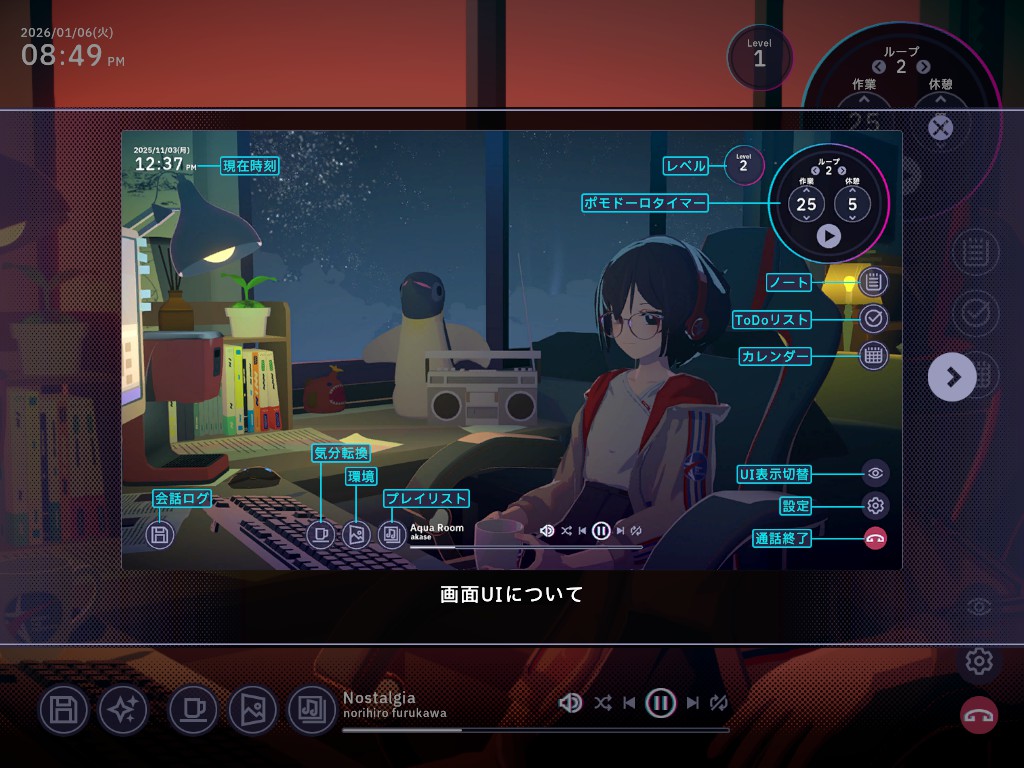Screen dimensions: 1024x768
Task: Skip to the next music track
Action: pyautogui.click(x=692, y=703)
